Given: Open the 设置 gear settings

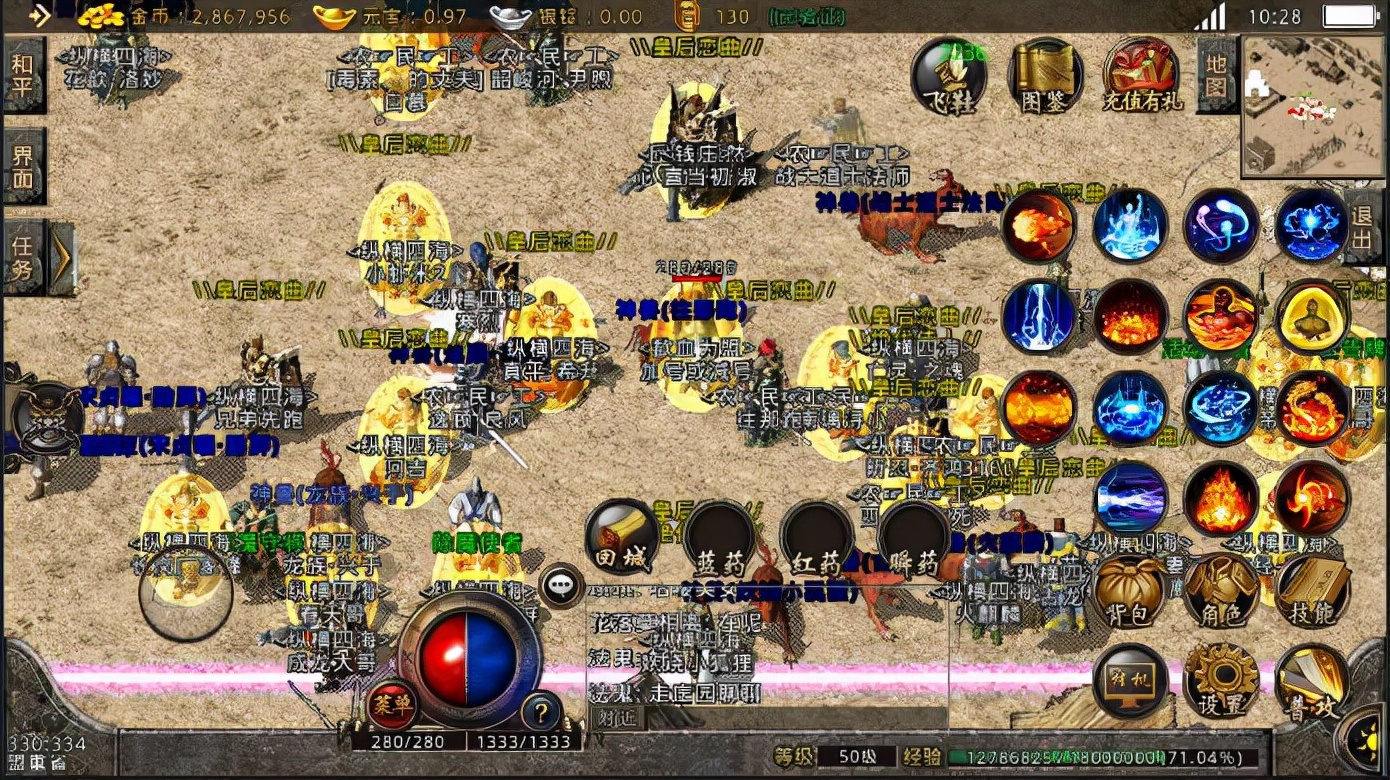Looking at the screenshot, I should [x=1221, y=680].
